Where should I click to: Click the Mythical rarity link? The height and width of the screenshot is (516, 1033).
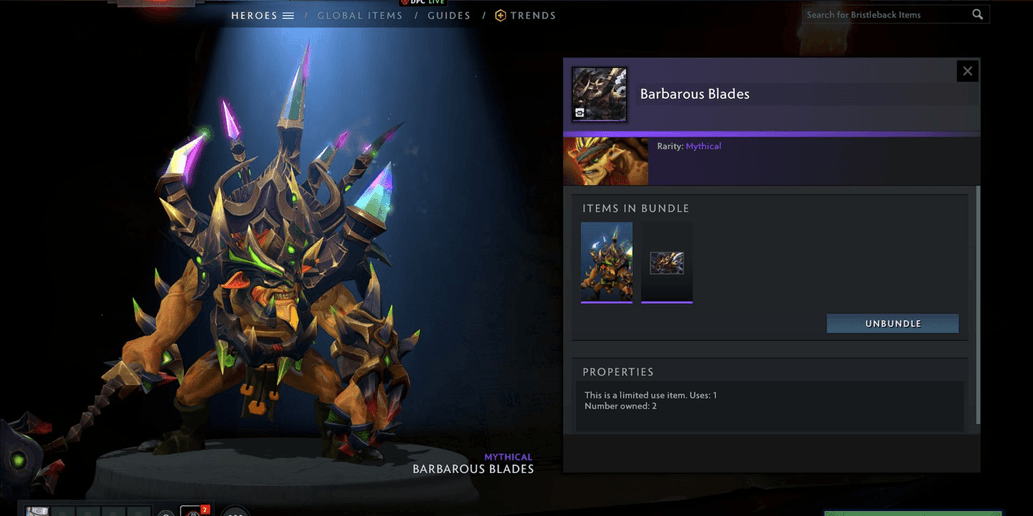click(x=703, y=147)
